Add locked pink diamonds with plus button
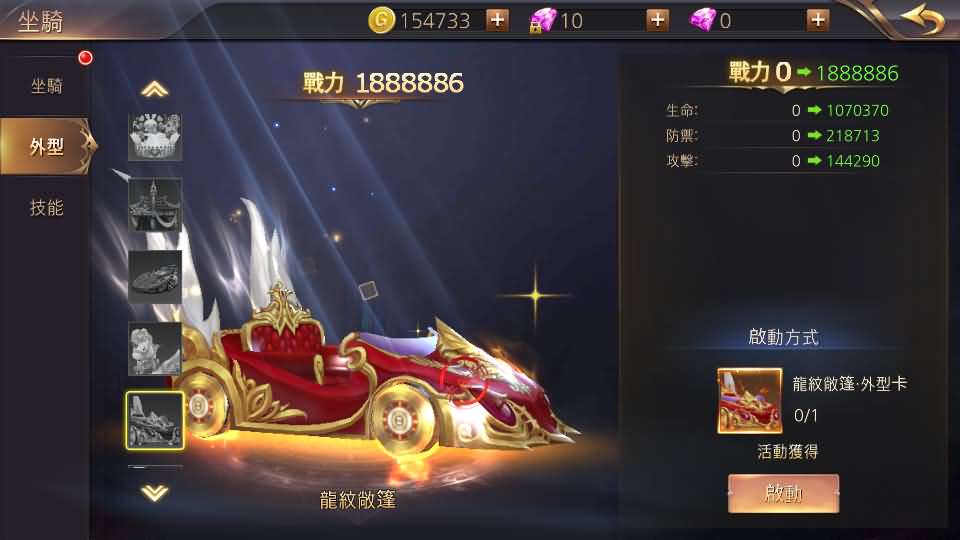The height and width of the screenshot is (540, 960). pos(657,20)
